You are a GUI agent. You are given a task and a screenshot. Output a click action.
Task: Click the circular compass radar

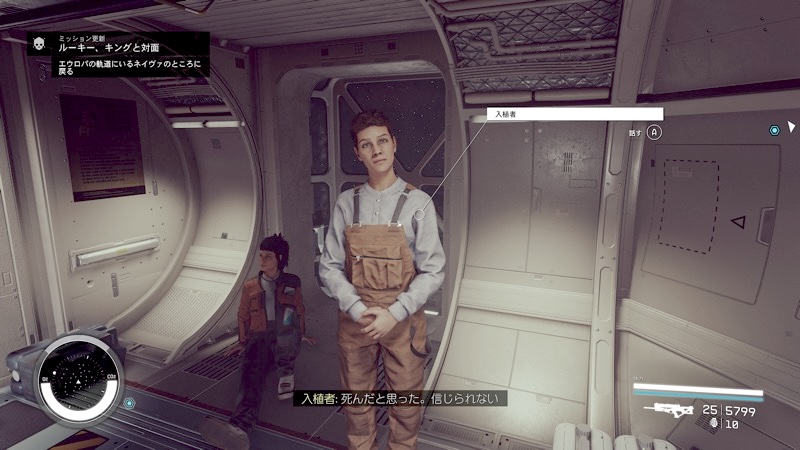coord(78,381)
